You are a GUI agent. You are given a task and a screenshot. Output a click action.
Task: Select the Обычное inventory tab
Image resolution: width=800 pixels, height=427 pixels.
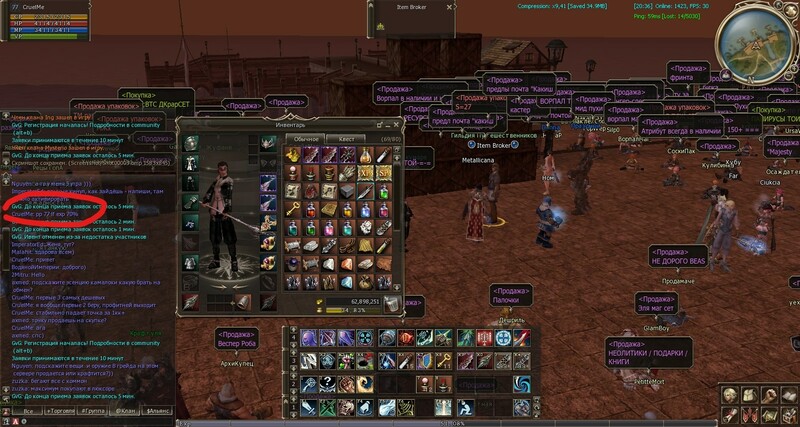pyautogui.click(x=306, y=138)
